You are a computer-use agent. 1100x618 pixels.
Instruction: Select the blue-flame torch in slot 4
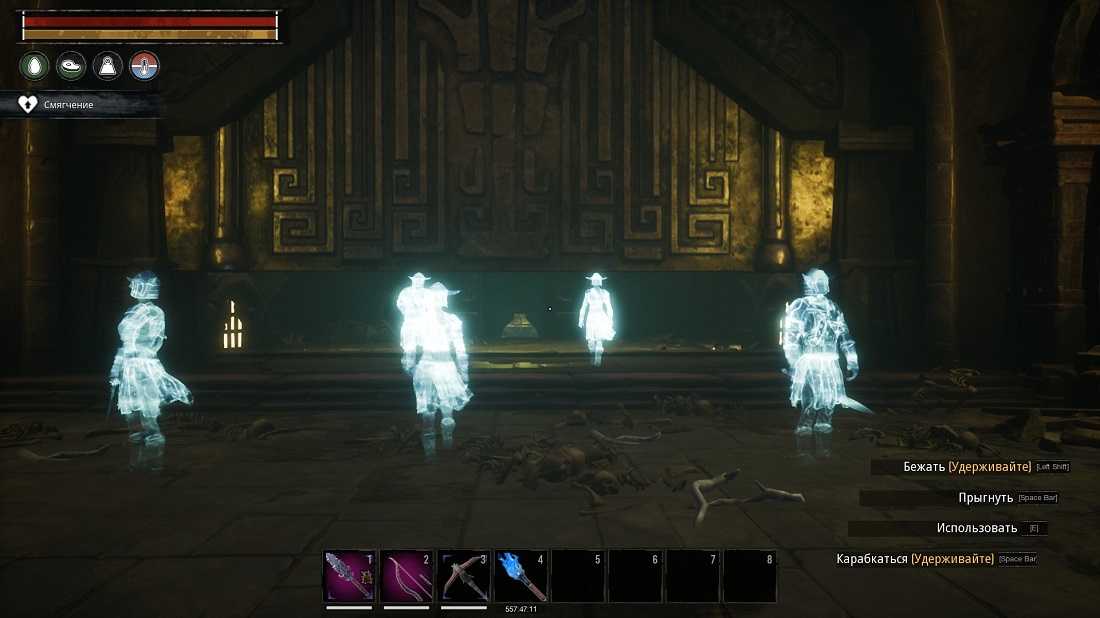[x=520, y=576]
